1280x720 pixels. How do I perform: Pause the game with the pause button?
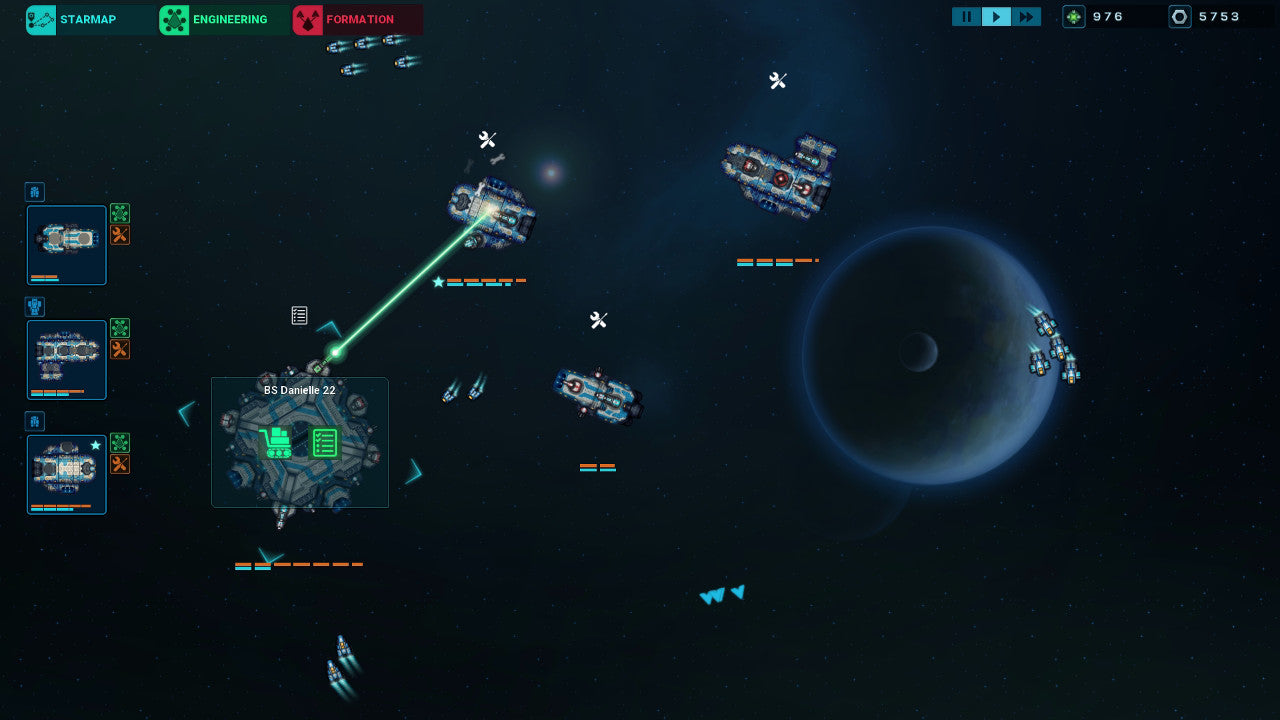[x=966, y=16]
